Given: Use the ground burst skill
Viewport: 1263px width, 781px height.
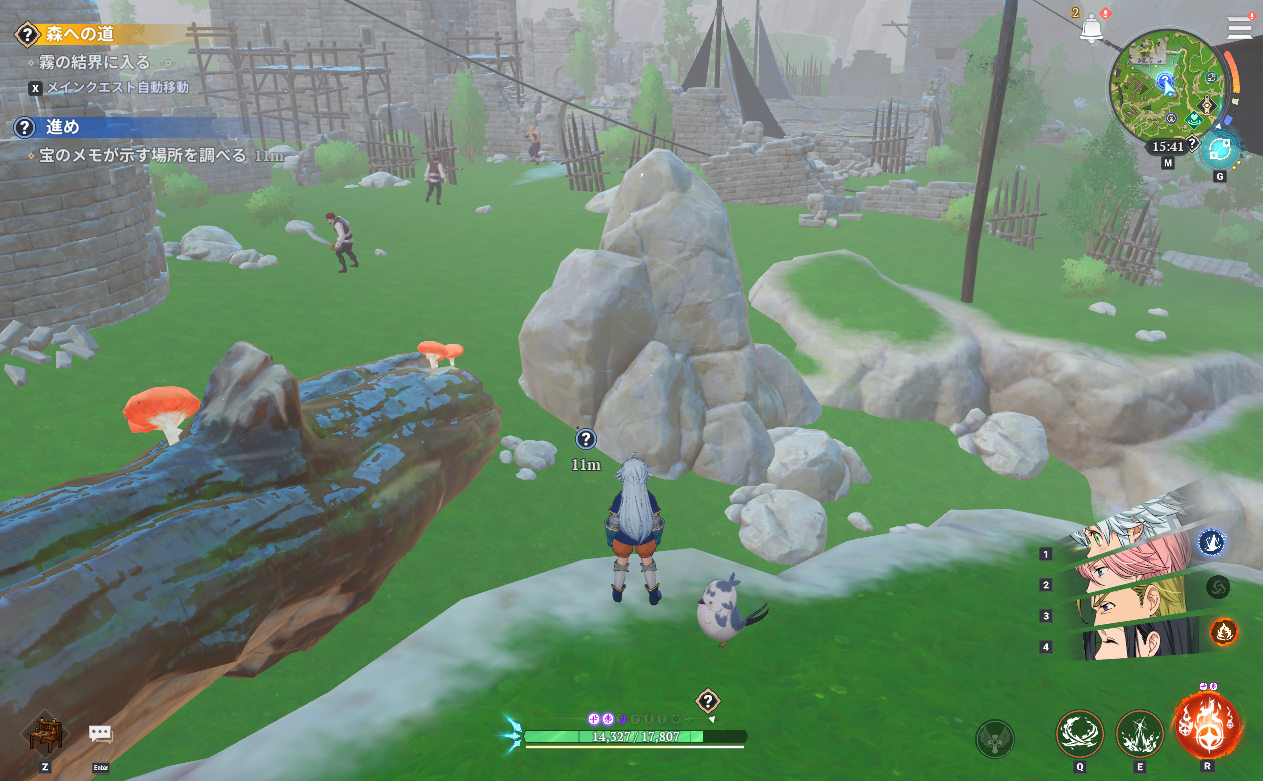Looking at the screenshot, I should pos(1139,734).
